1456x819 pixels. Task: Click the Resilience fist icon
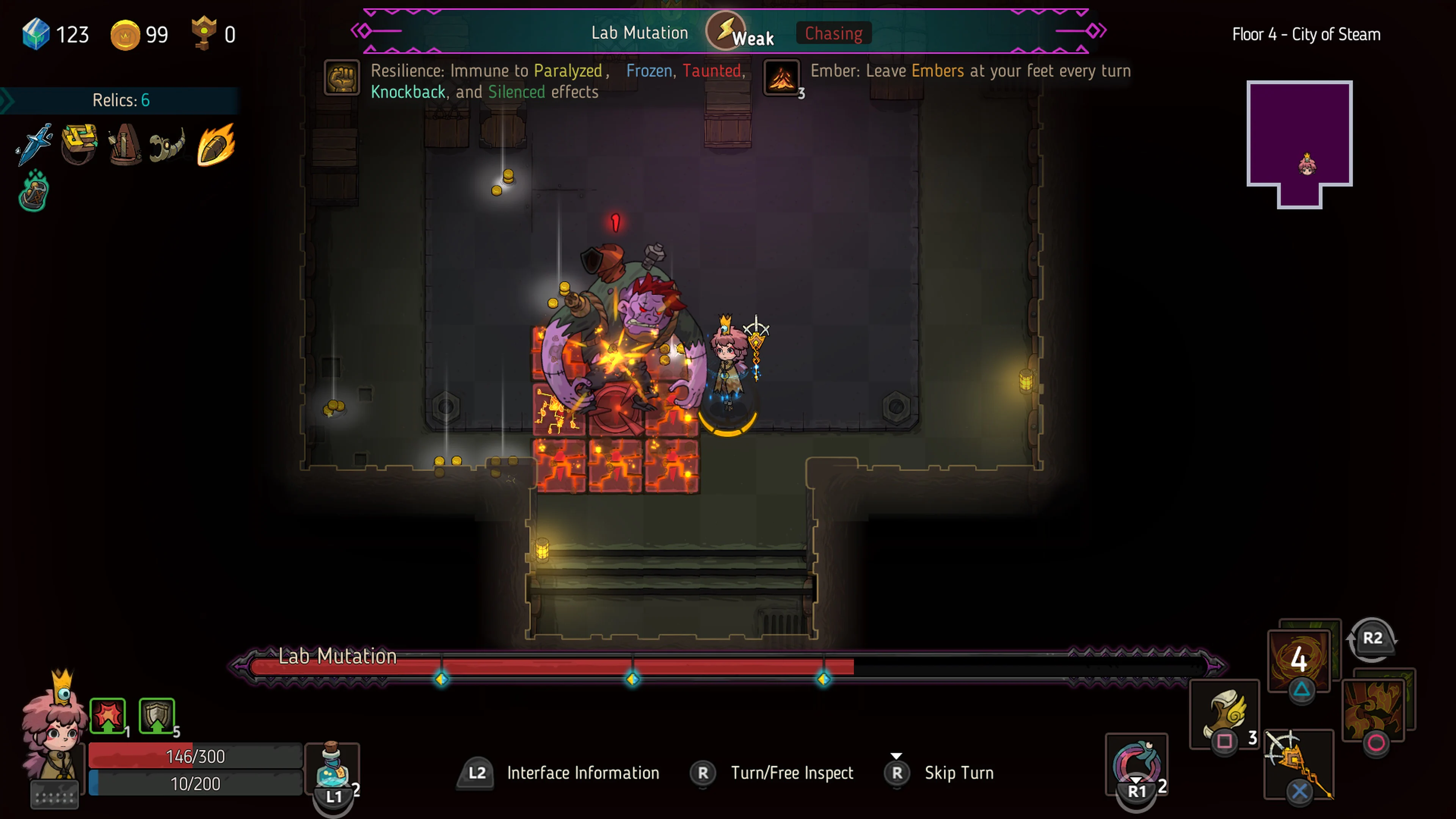click(341, 77)
